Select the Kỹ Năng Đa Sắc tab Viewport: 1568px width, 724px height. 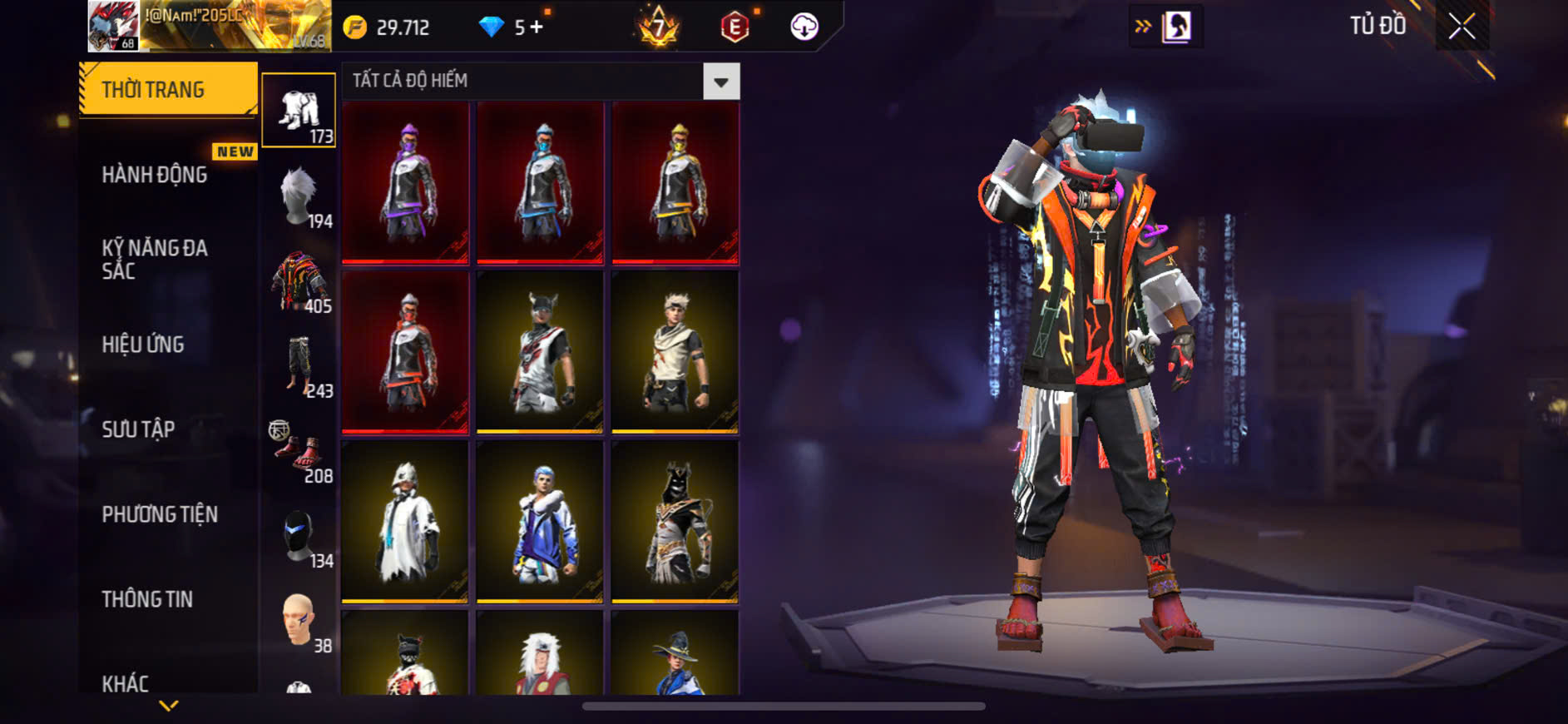coord(155,259)
